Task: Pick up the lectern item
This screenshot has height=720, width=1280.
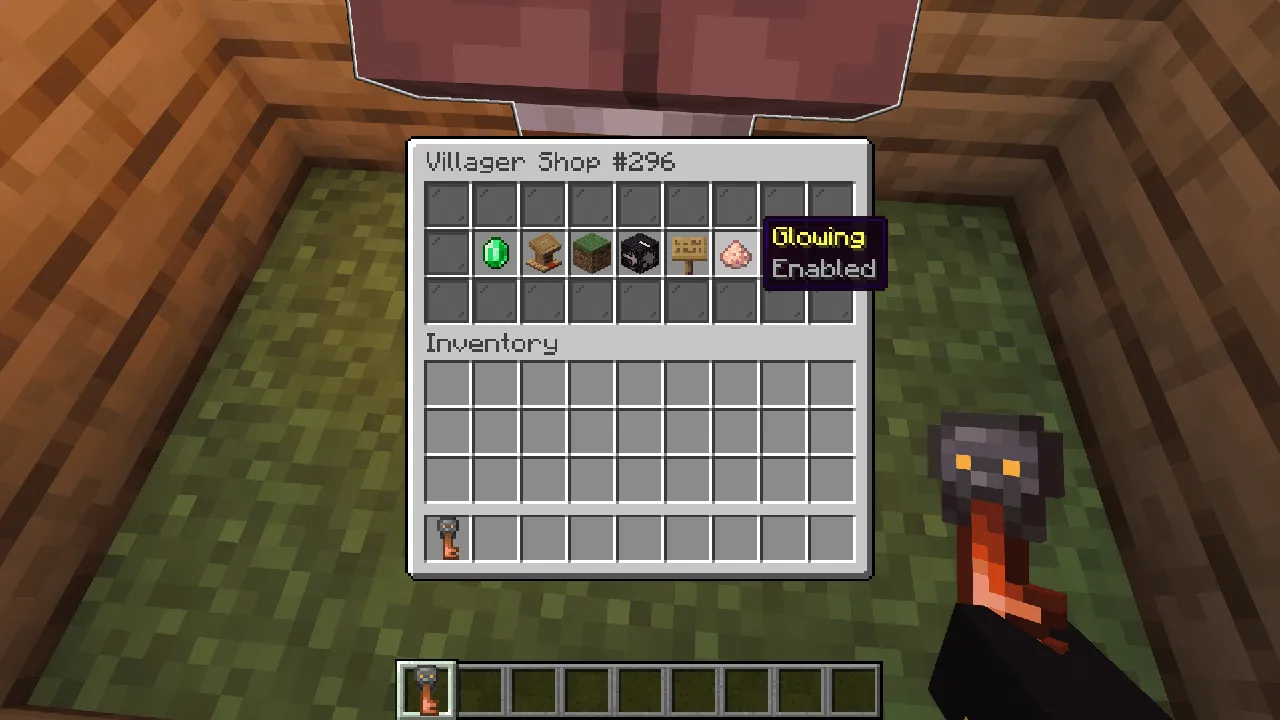Action: tap(542, 253)
